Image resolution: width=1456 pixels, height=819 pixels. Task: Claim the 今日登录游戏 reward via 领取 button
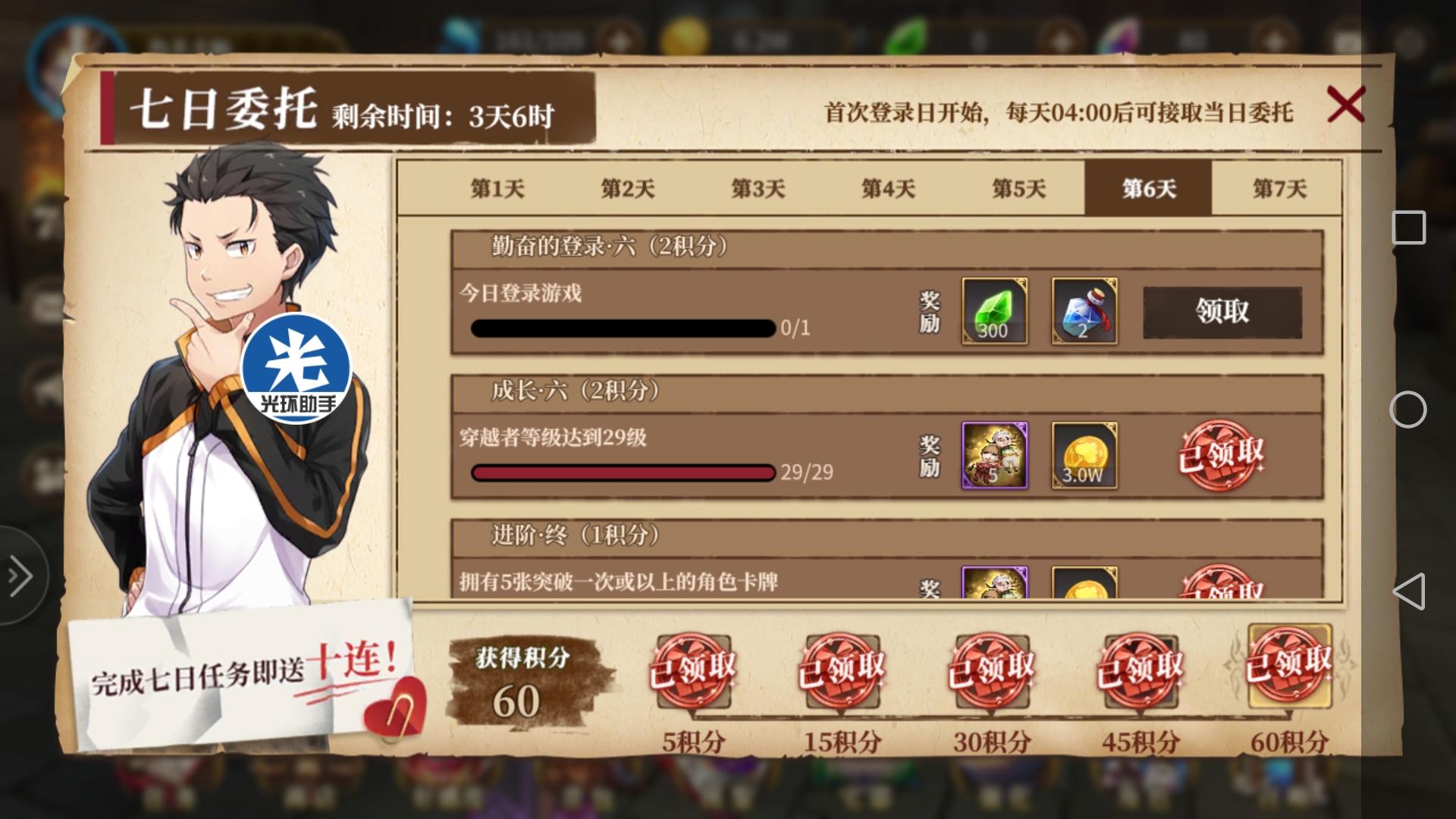pos(1223,311)
